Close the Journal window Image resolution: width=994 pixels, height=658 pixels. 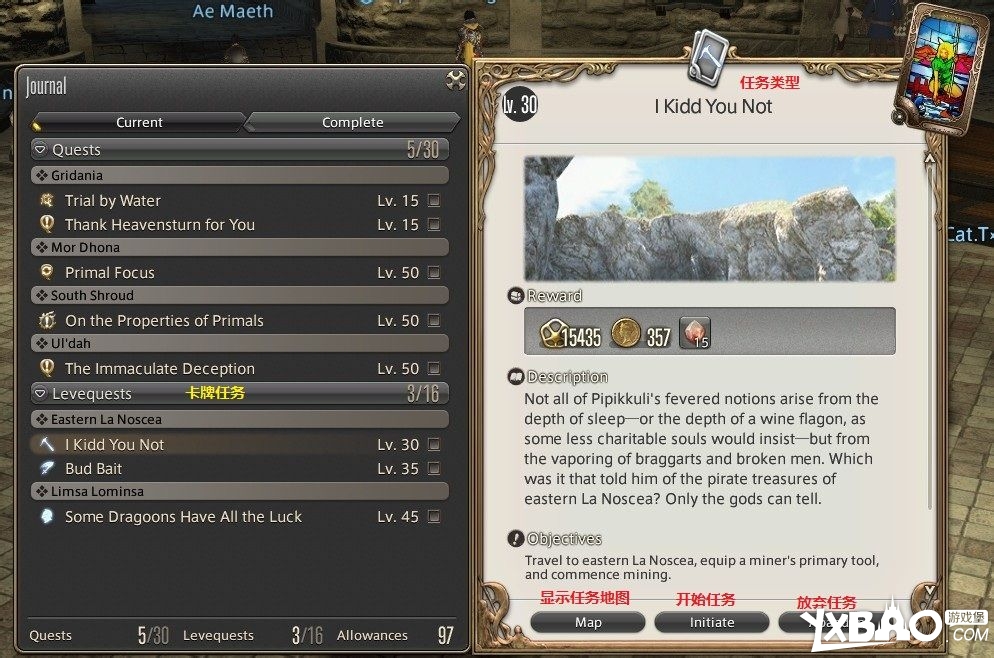(455, 80)
